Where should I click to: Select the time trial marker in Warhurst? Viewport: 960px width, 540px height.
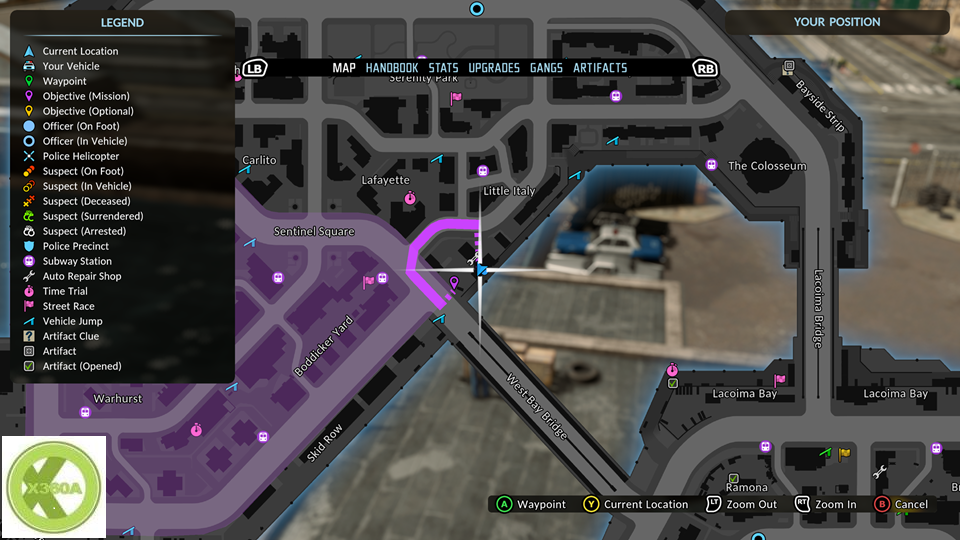pyautogui.click(x=196, y=430)
